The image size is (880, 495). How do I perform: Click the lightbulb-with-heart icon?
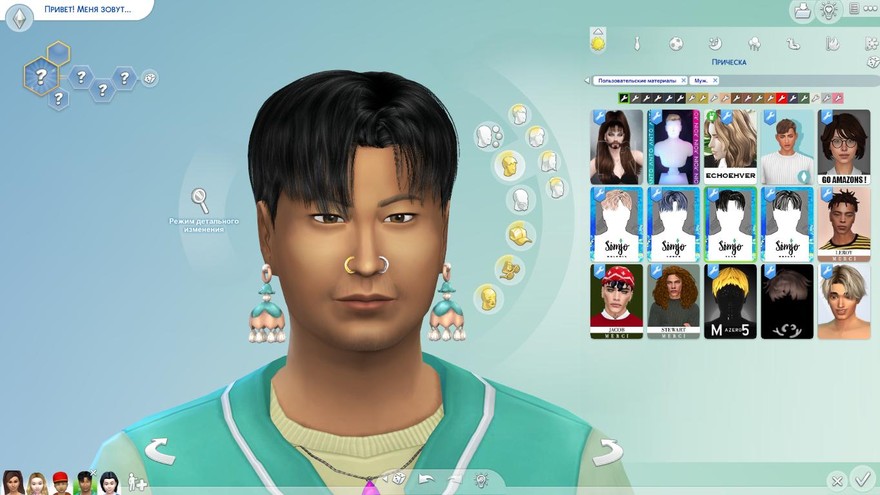coord(829,11)
